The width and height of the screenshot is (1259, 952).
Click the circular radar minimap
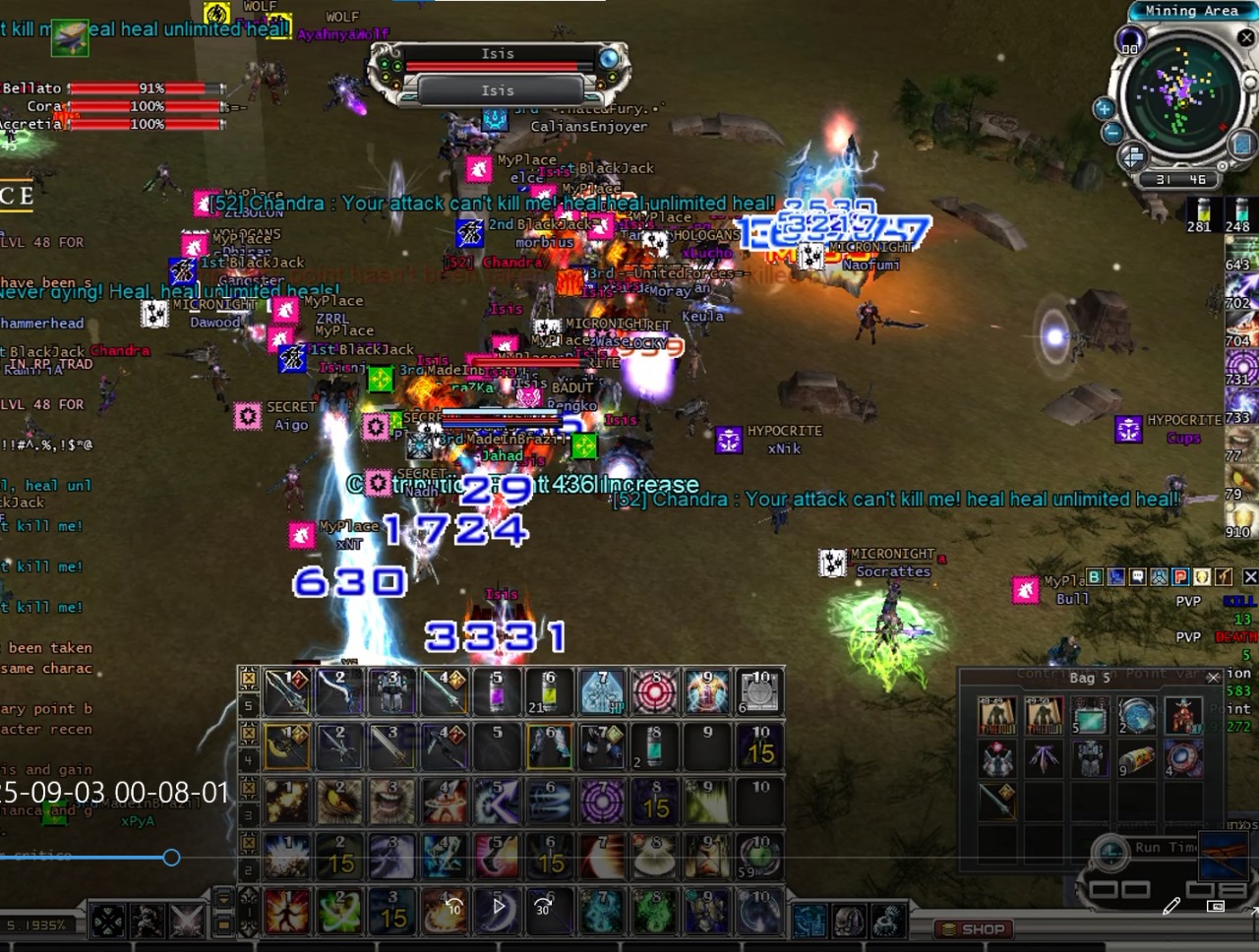(1180, 97)
